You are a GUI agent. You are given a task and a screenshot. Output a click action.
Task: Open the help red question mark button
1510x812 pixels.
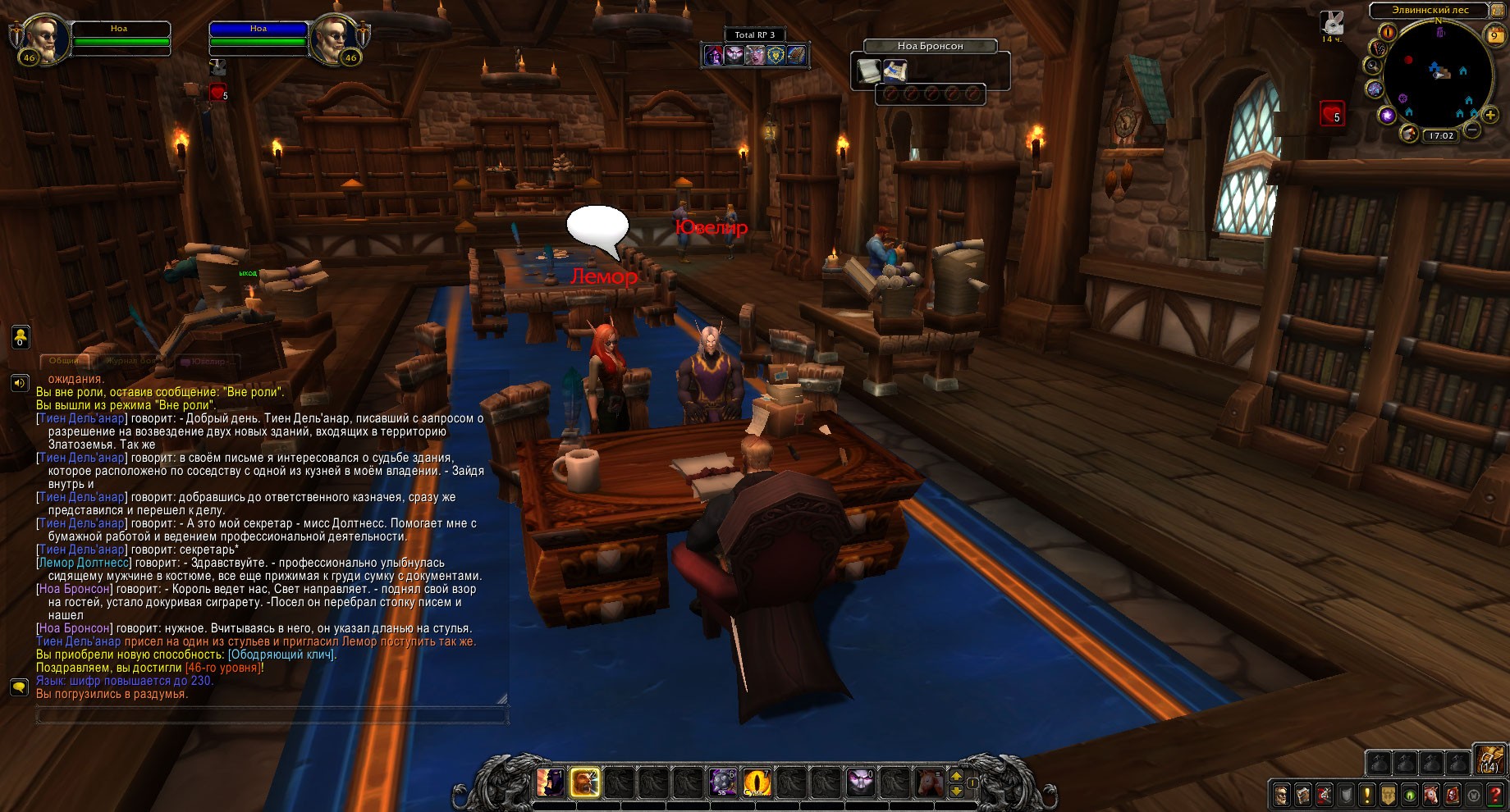point(1495,795)
